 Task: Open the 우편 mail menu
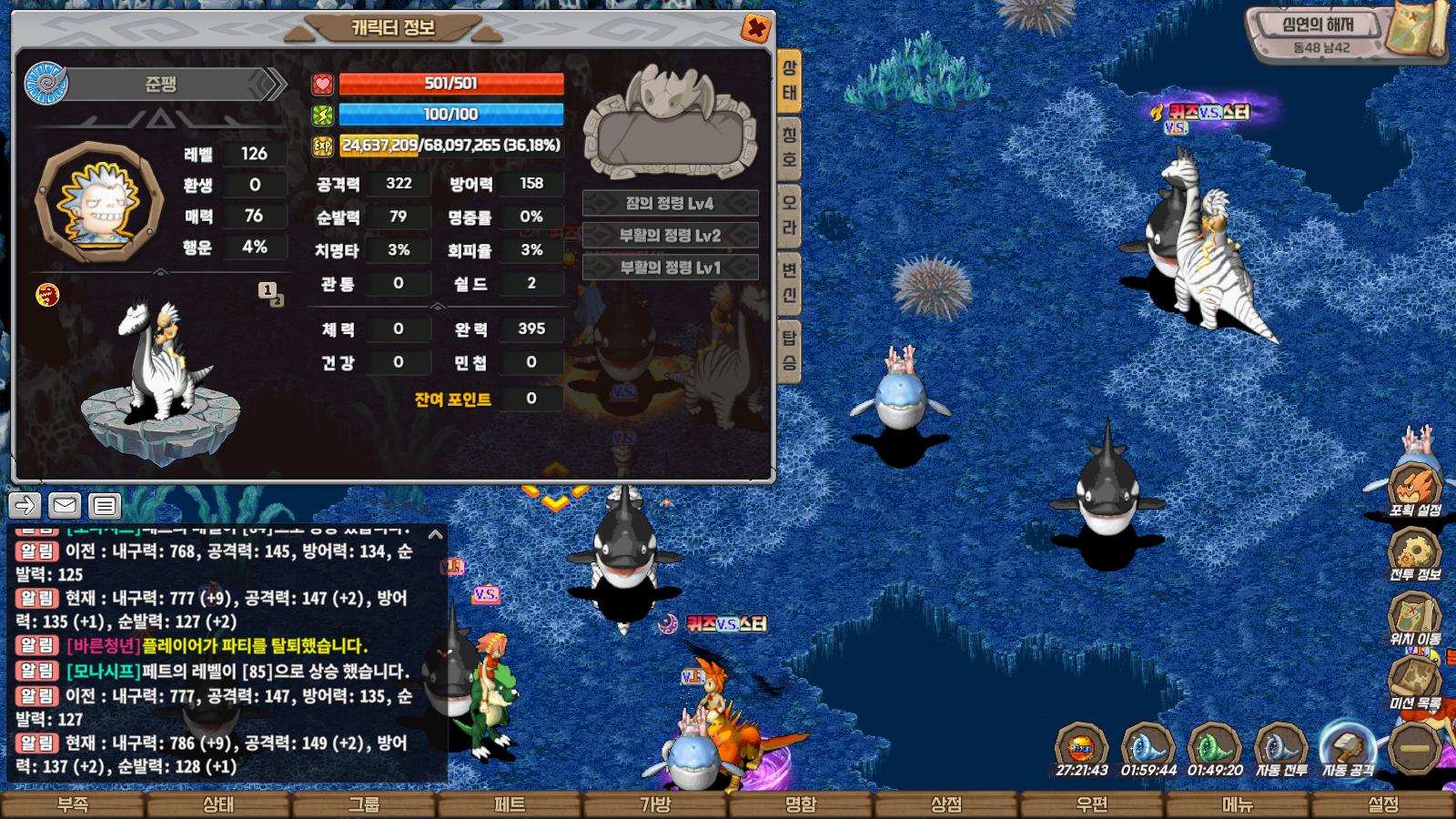(x=1092, y=804)
